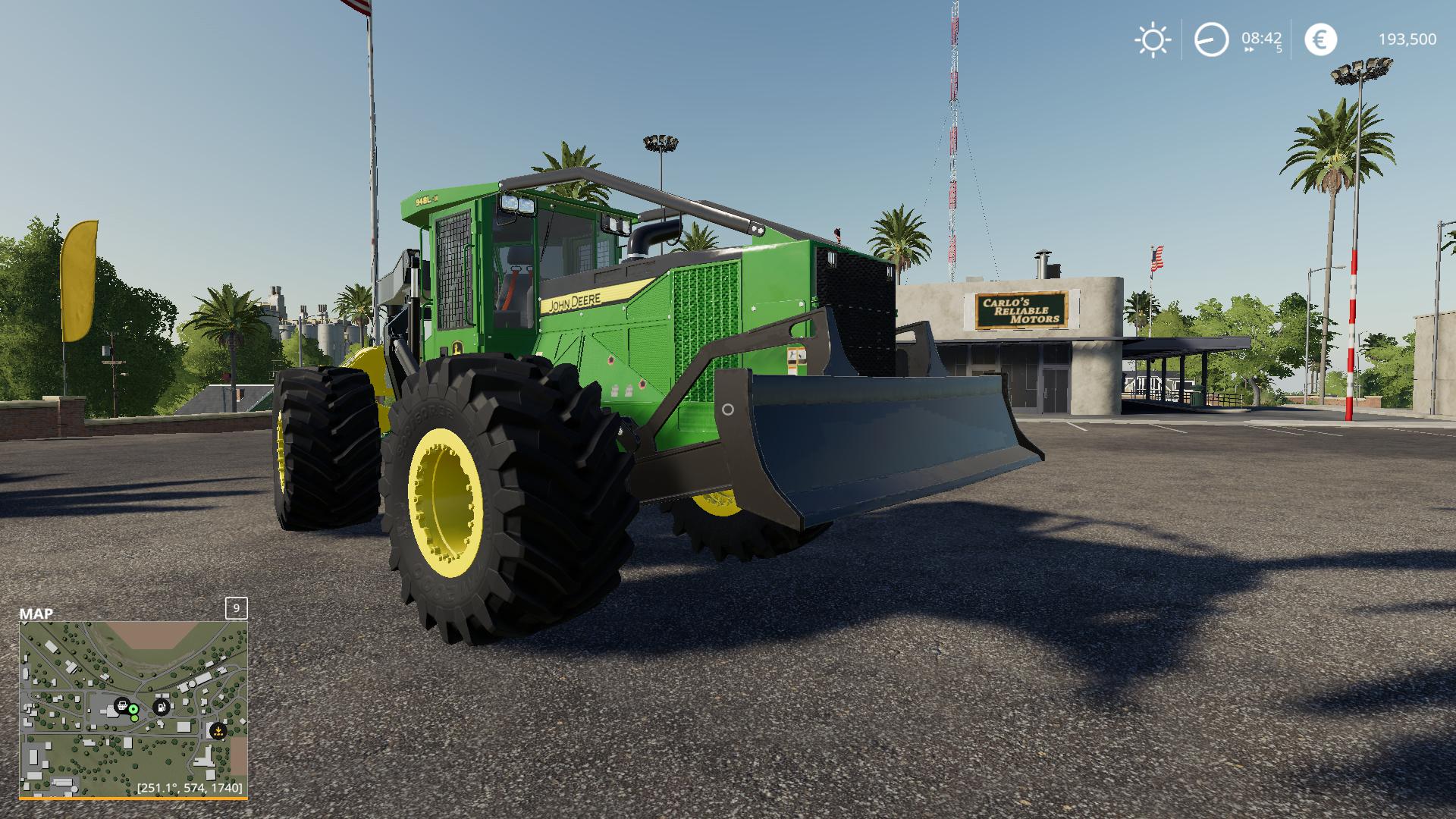Click the fast-forward time arrows
Image resolution: width=1456 pixels, height=819 pixels.
click(1249, 49)
